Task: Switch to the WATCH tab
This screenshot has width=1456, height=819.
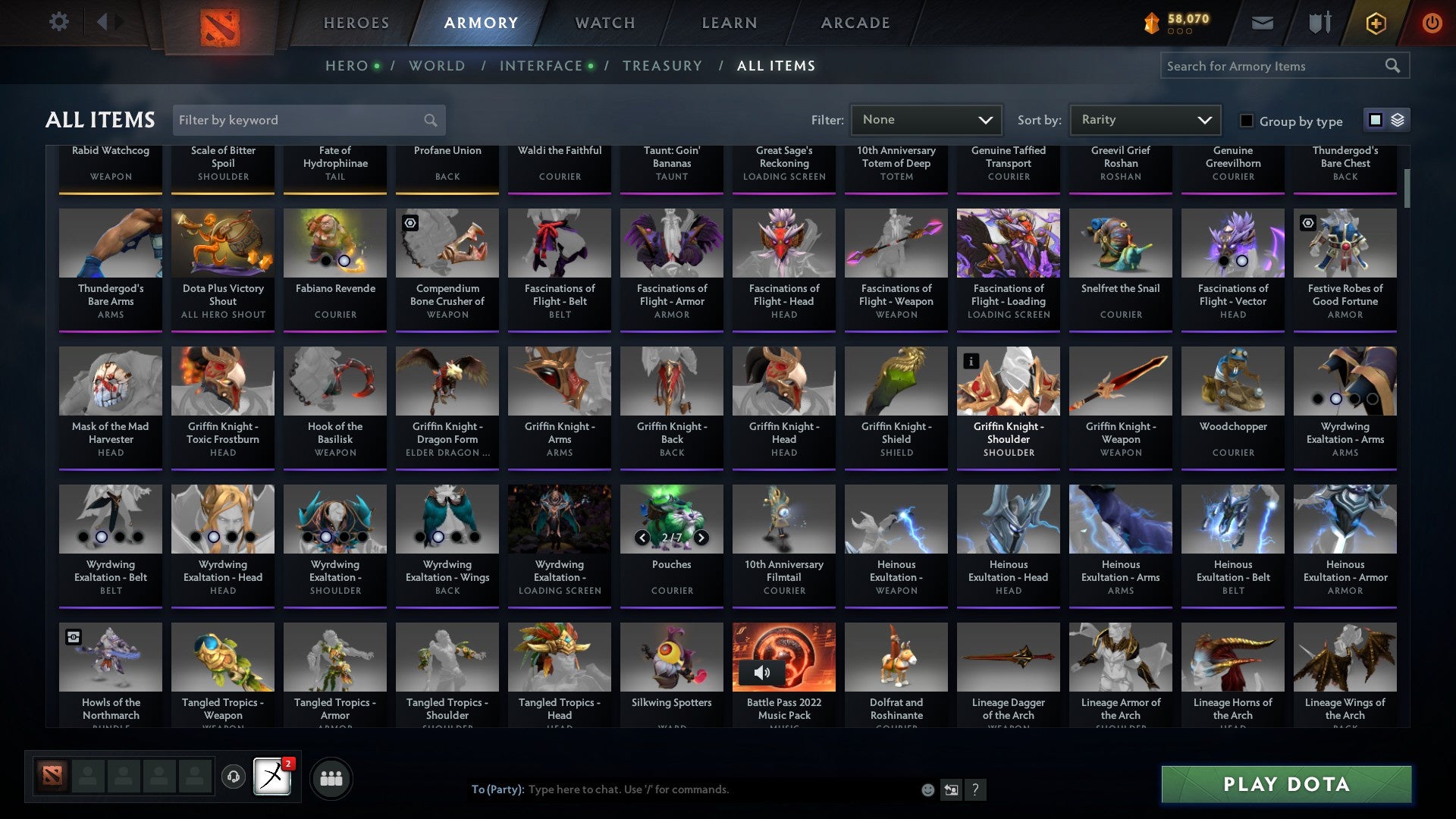Action: (604, 23)
